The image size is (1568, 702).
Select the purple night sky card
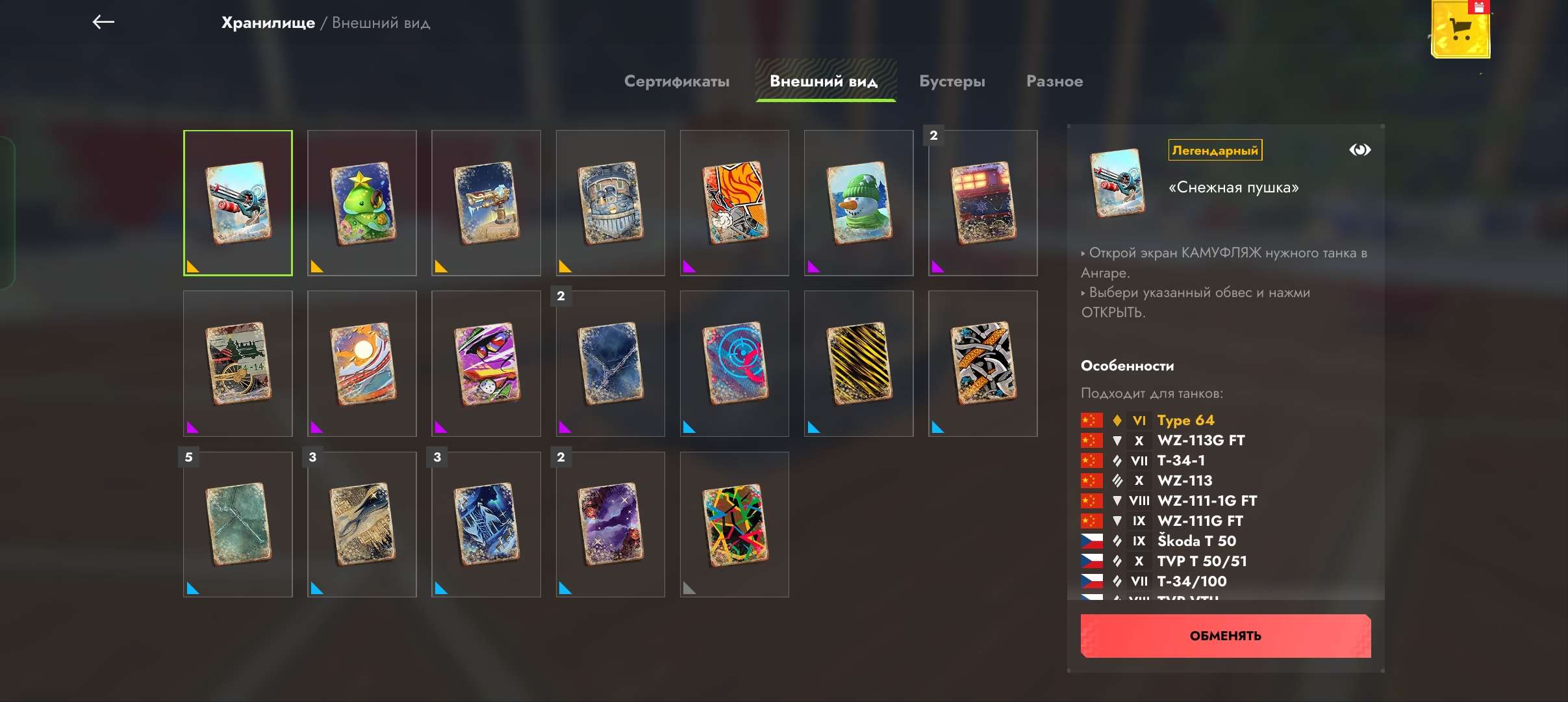610,525
